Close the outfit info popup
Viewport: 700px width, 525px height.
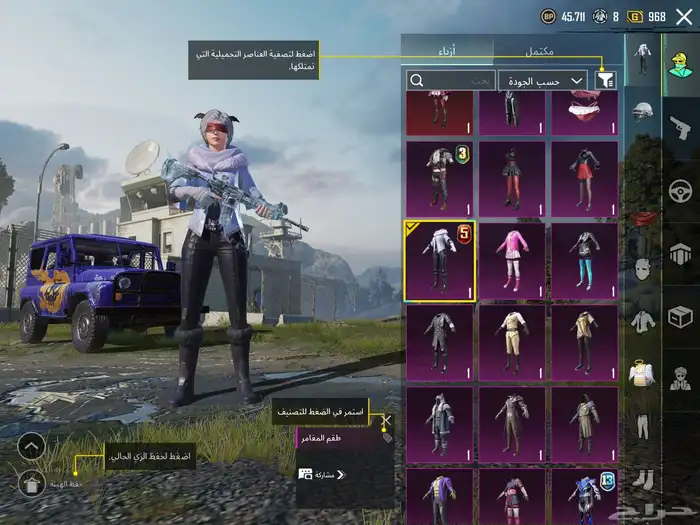pos(387,421)
